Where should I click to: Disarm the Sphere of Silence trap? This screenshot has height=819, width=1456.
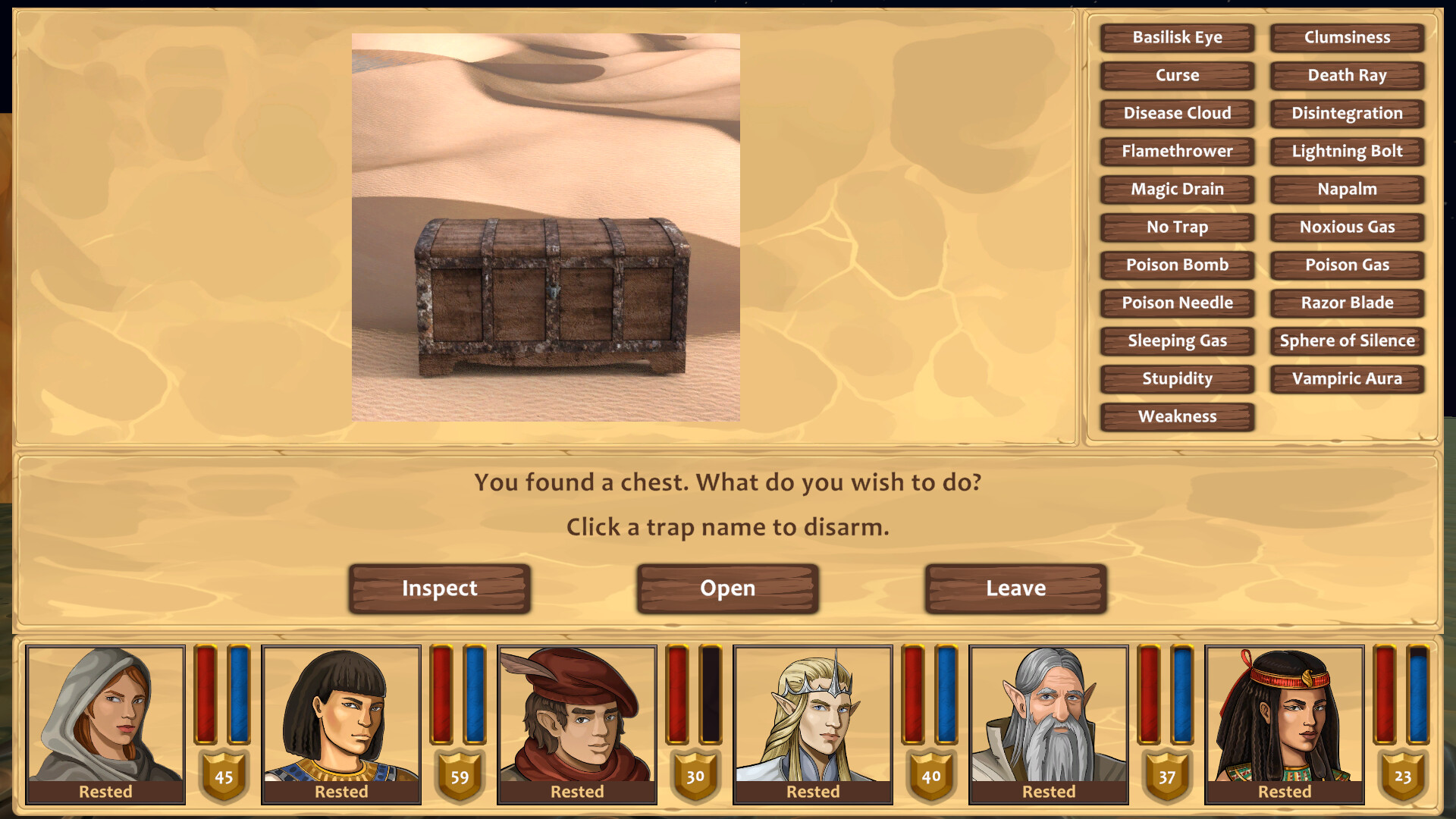[x=1346, y=341]
